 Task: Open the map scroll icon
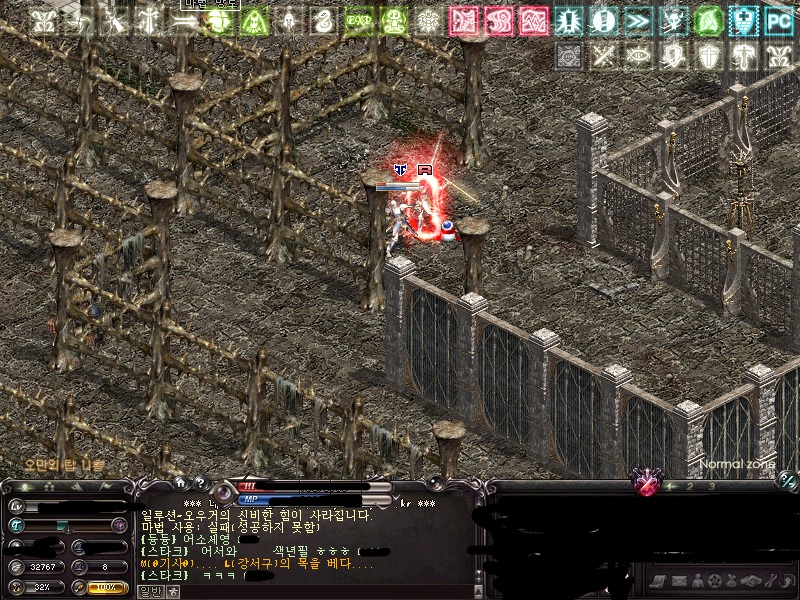[657, 581]
